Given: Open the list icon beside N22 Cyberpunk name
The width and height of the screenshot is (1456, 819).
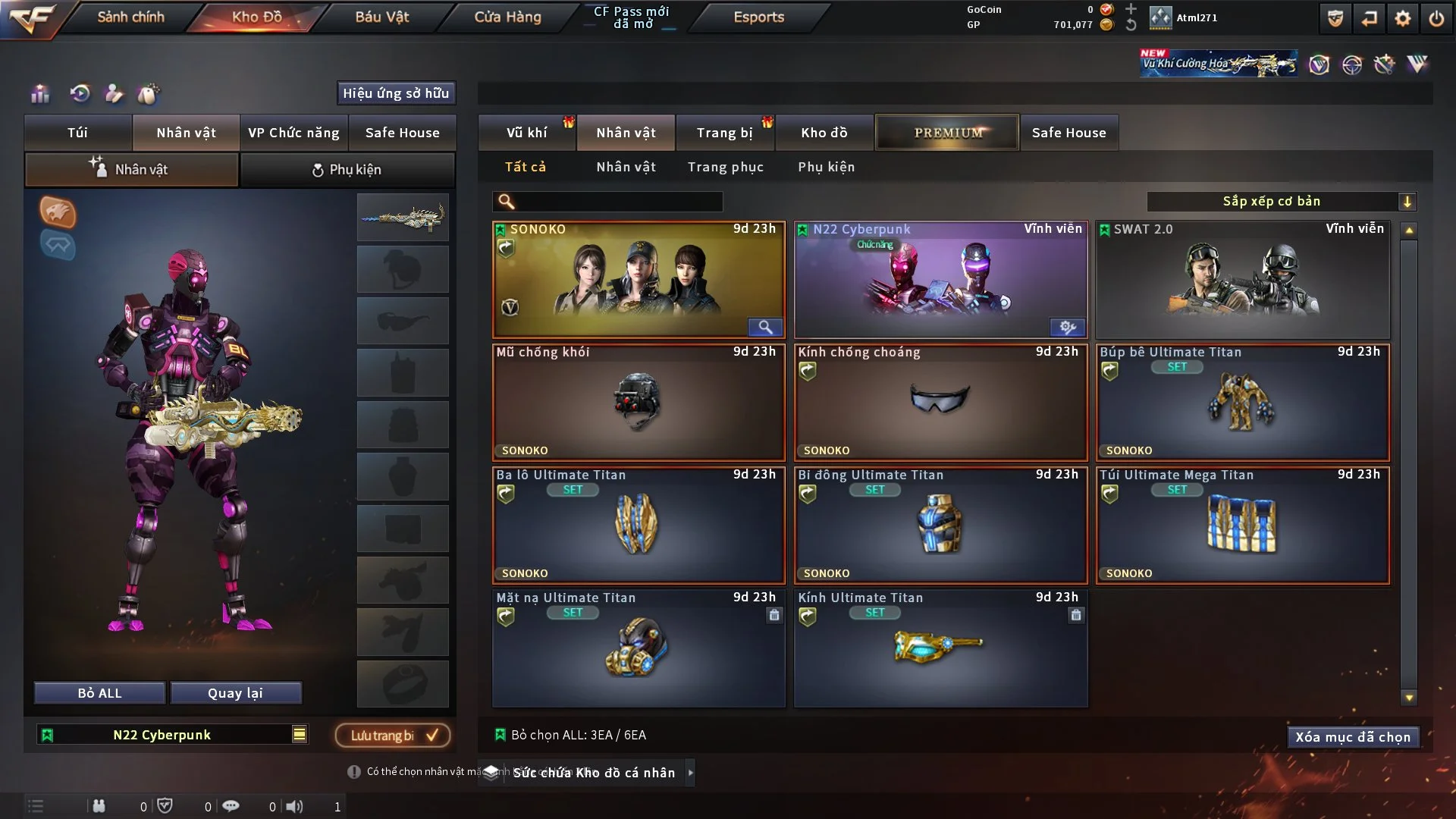Looking at the screenshot, I should pos(300,734).
